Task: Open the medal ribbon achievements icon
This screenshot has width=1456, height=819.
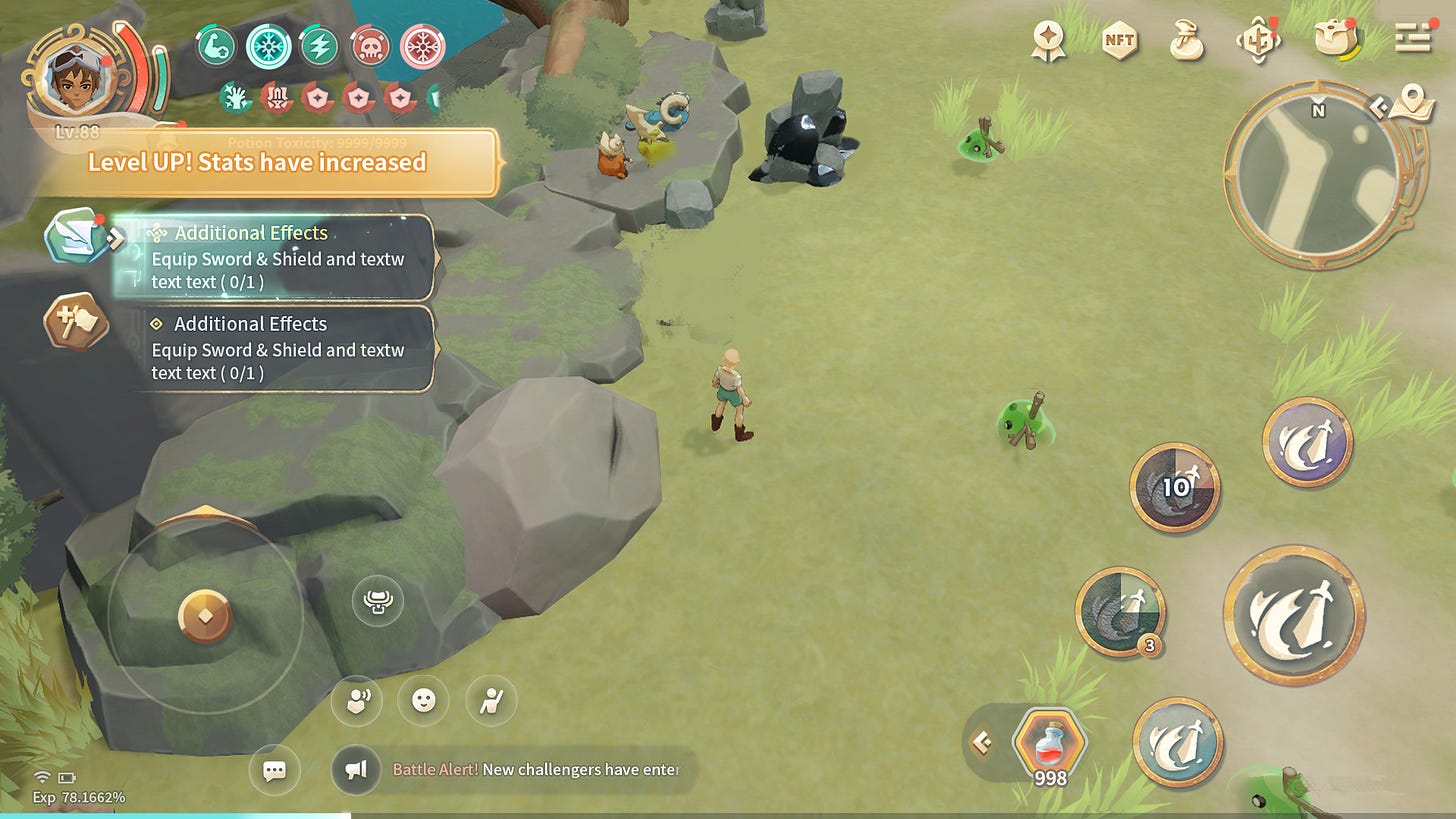Action: click(x=1049, y=40)
